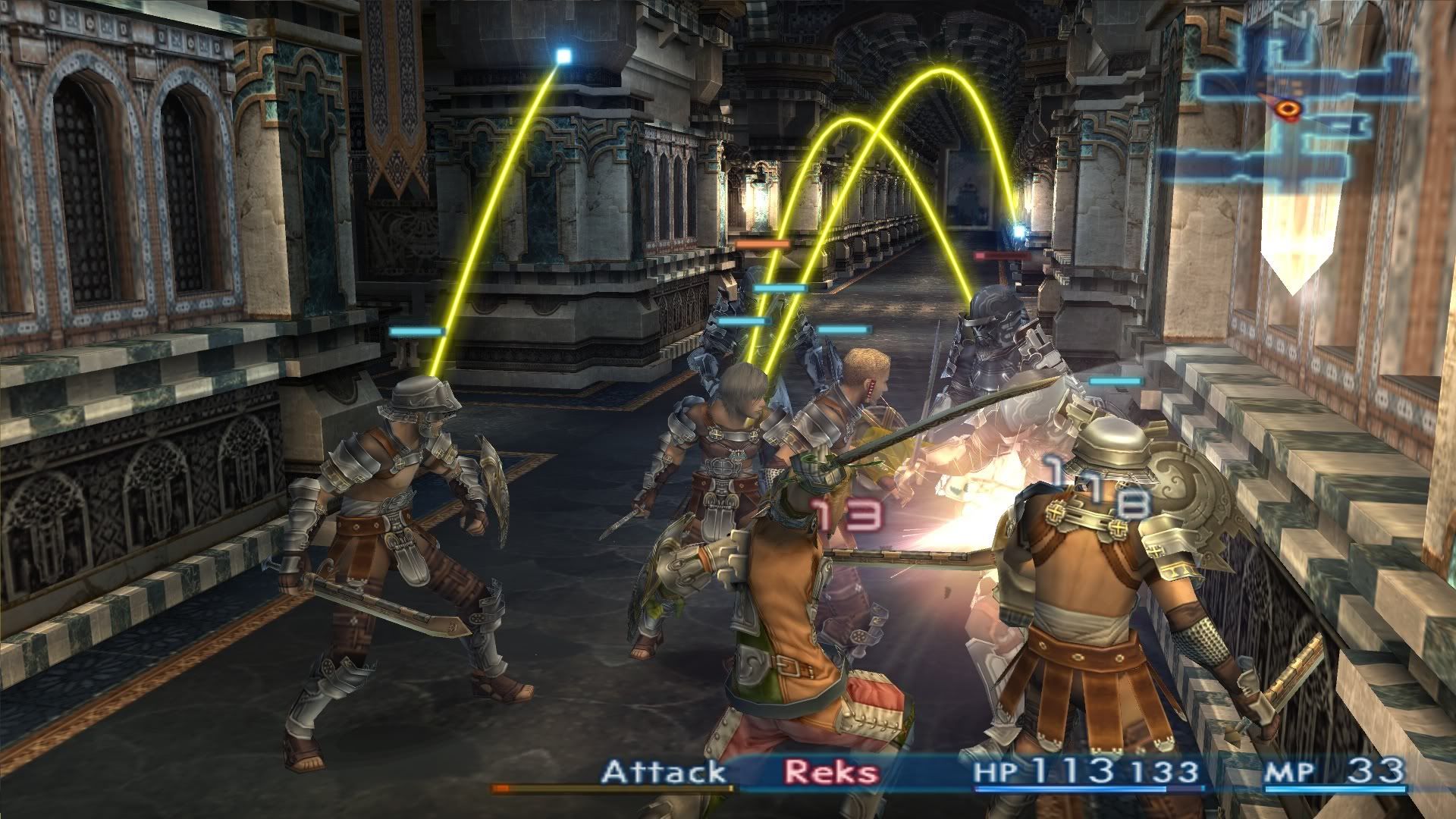Select the Attack command label
1456x819 pixels.
[664, 773]
